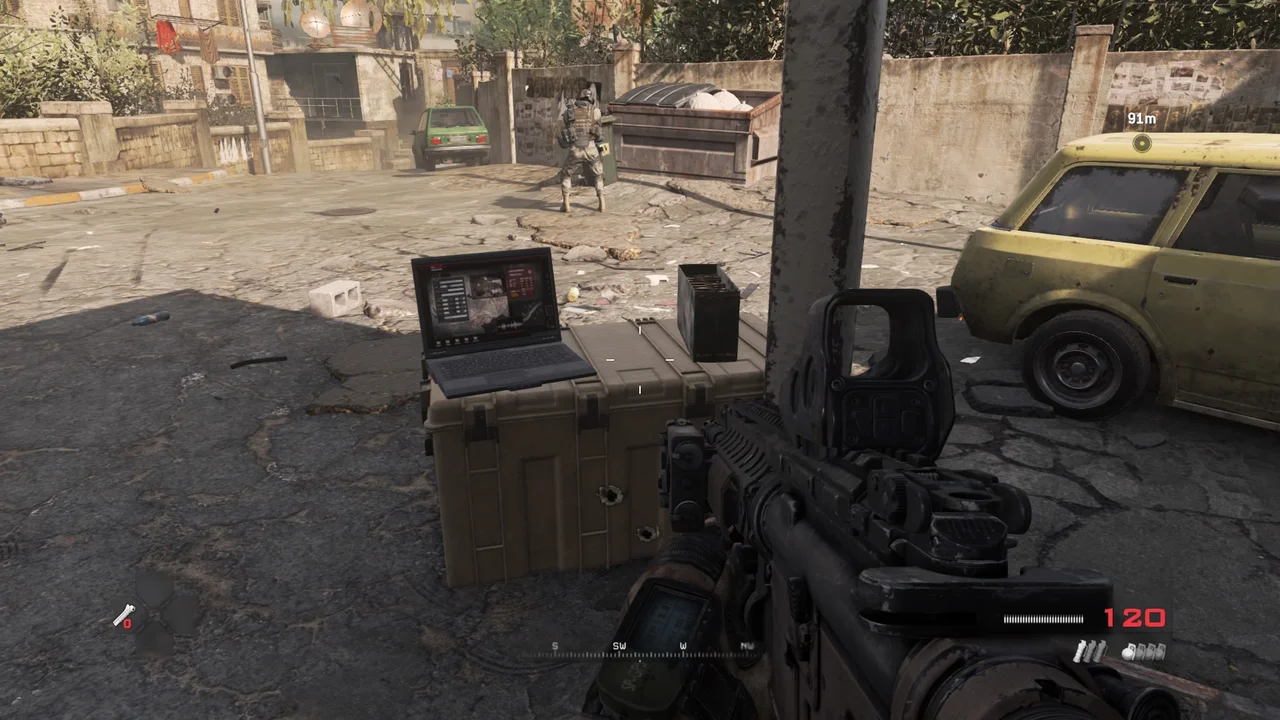Screen dimensions: 1280x720
Task: Select the W heading on the compass
Action: [683, 646]
